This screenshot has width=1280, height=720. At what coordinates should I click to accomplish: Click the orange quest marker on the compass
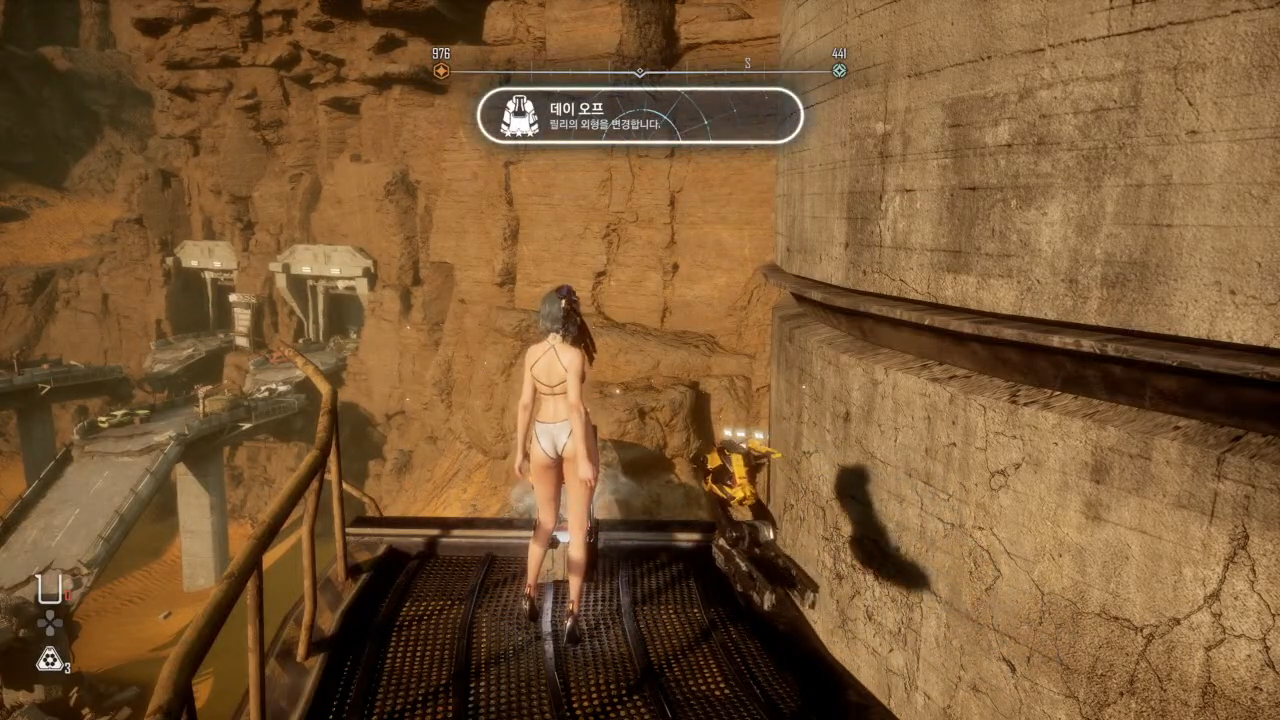tap(441, 71)
